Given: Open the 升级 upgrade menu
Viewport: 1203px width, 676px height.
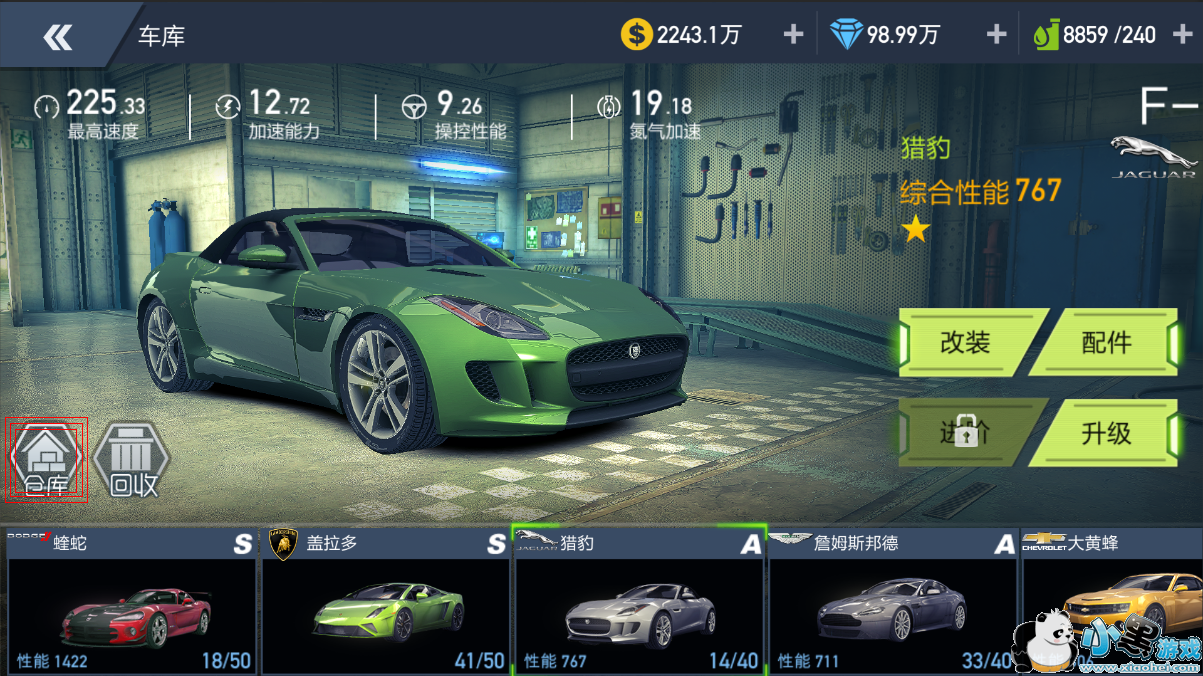Looking at the screenshot, I should tap(1106, 432).
